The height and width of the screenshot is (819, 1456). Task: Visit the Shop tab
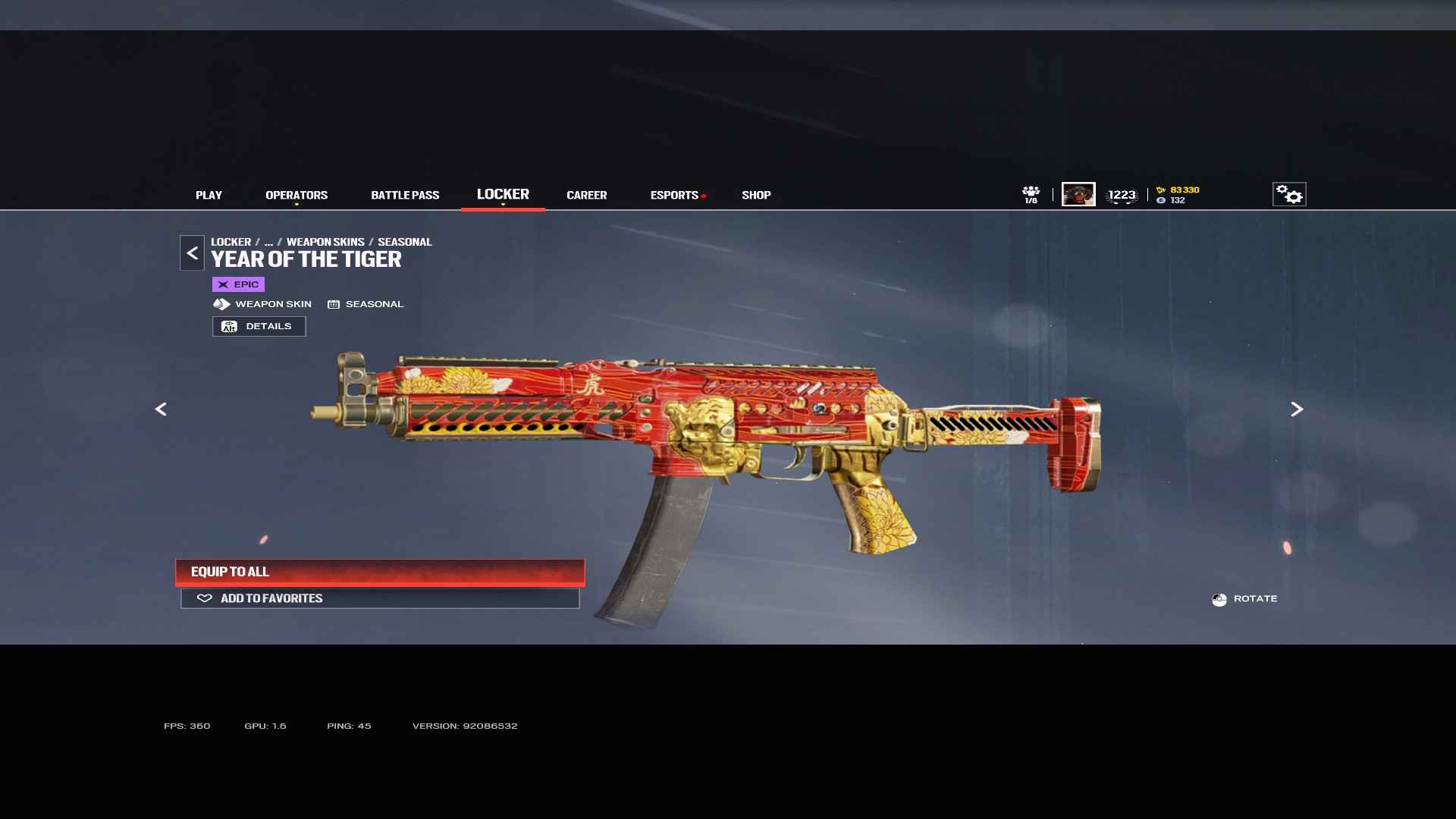tap(756, 195)
